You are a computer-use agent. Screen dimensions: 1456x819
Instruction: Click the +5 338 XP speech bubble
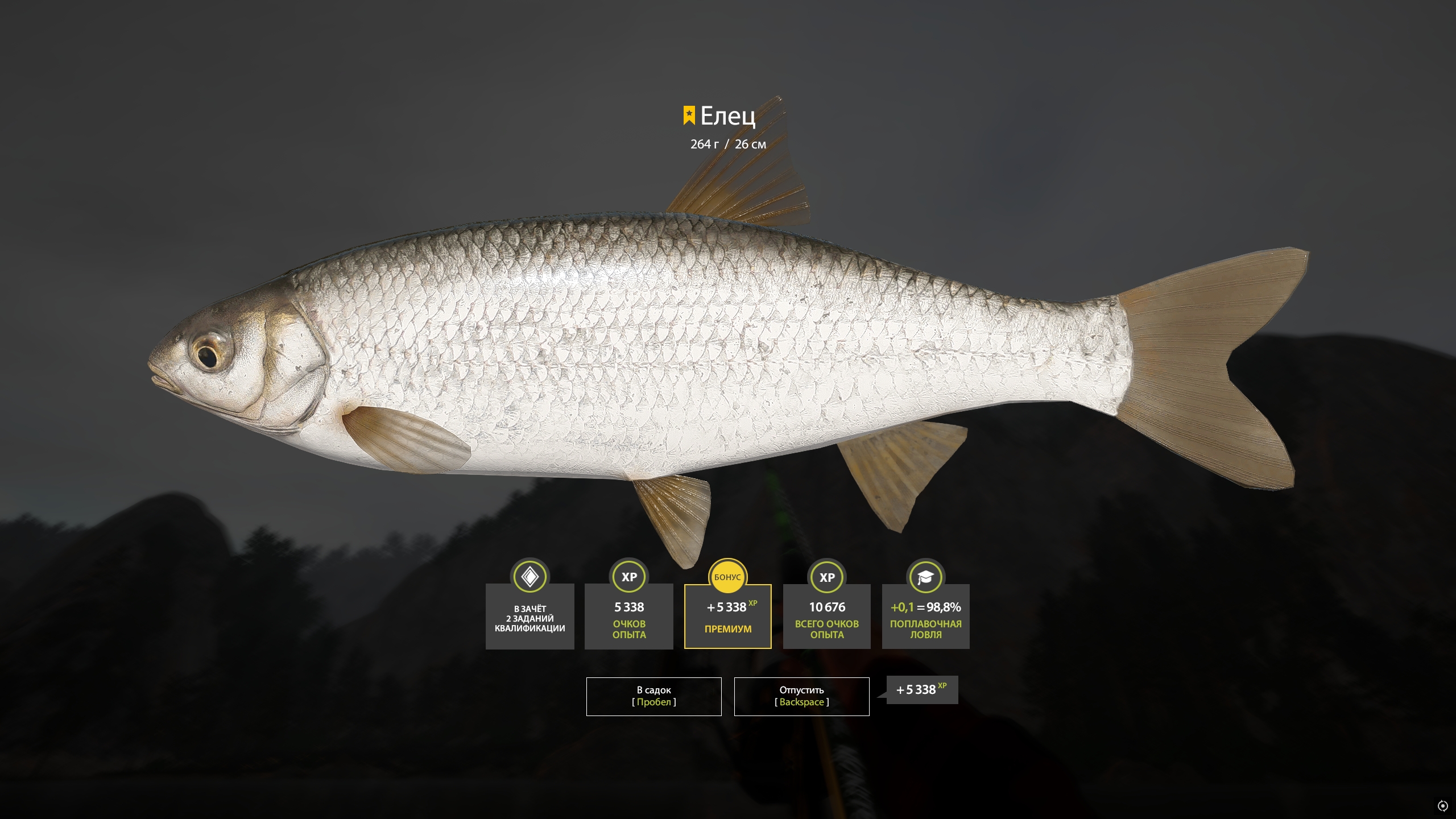pyautogui.click(x=920, y=690)
